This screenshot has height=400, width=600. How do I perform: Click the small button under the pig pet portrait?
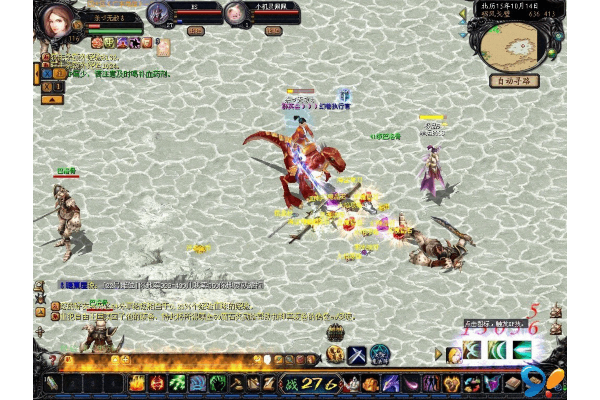coord(272,31)
